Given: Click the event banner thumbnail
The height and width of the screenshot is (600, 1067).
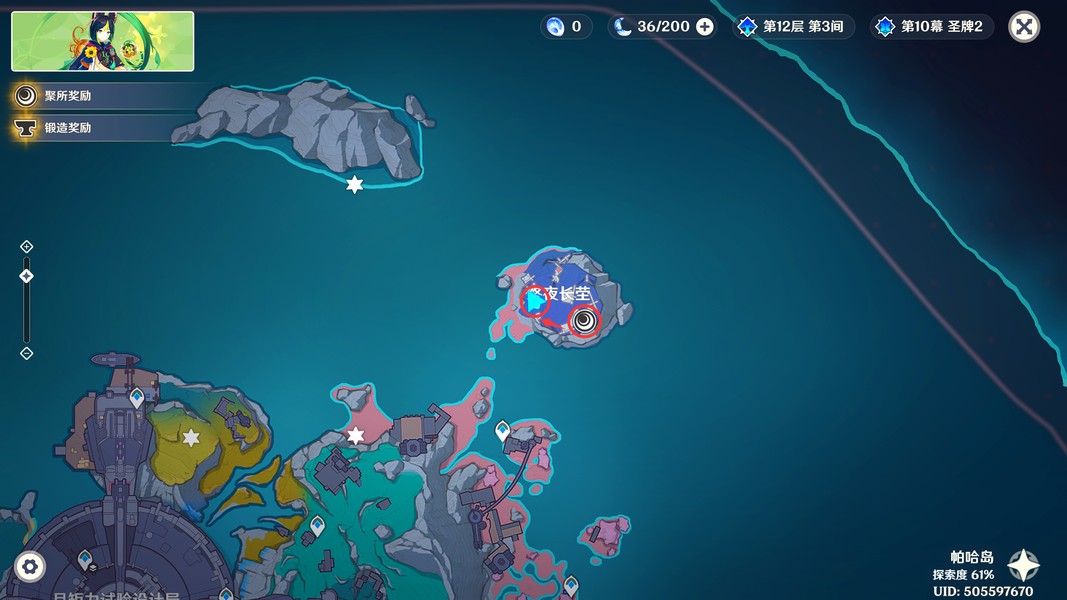Looking at the screenshot, I should point(103,41).
